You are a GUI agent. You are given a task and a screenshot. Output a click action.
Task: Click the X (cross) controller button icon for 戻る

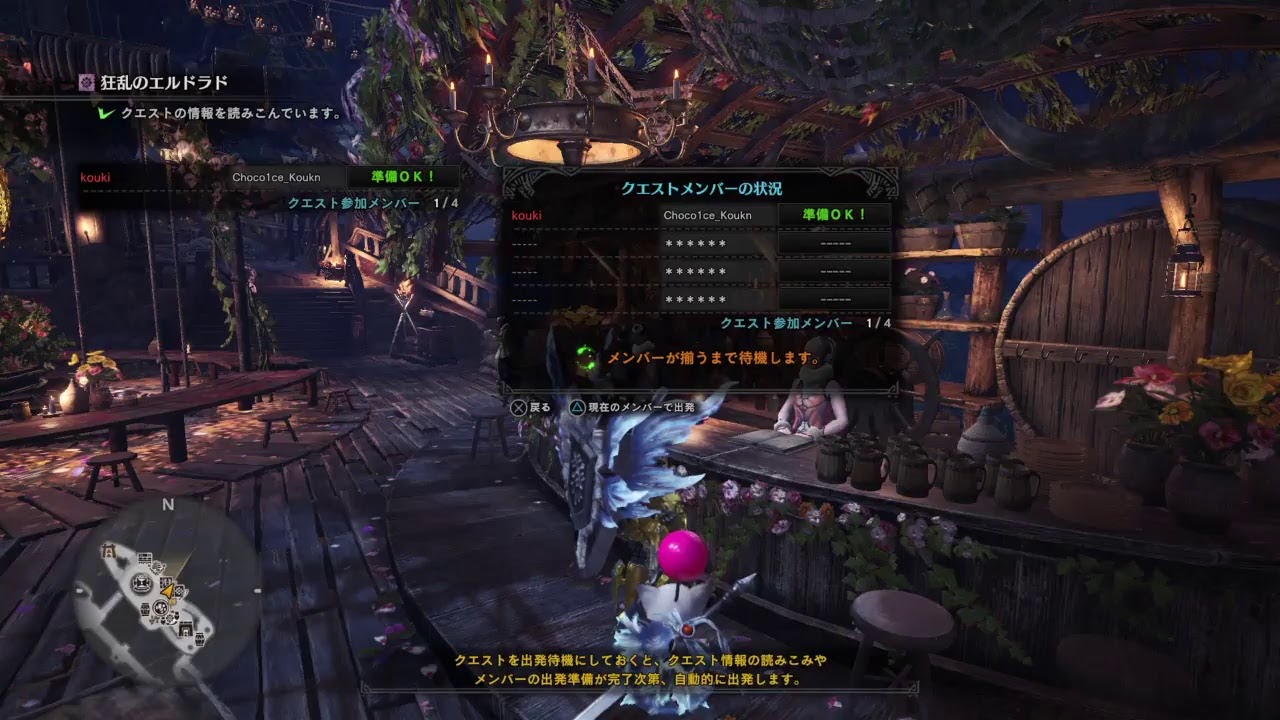pyautogui.click(x=518, y=406)
